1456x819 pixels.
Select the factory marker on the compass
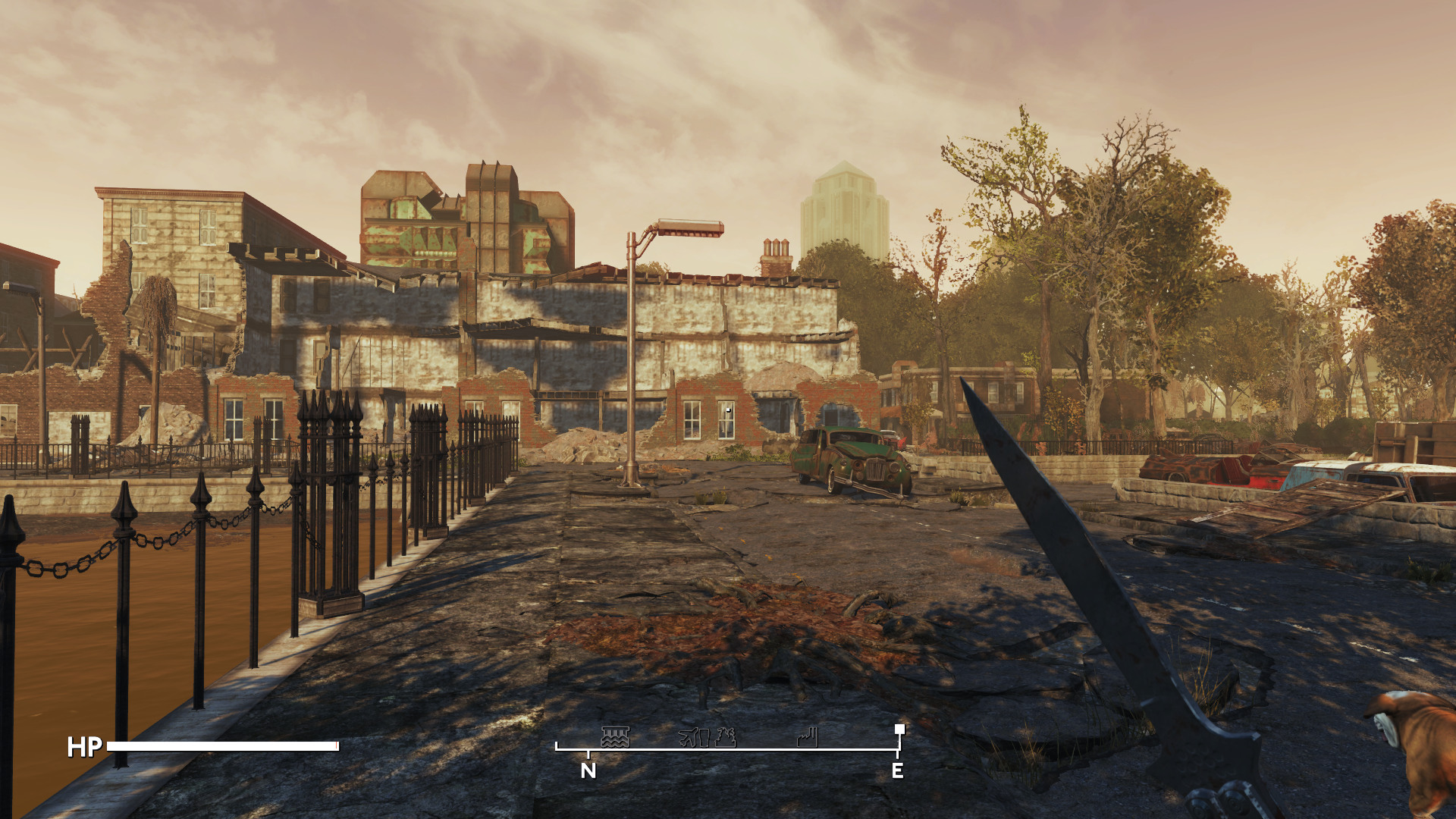808,737
